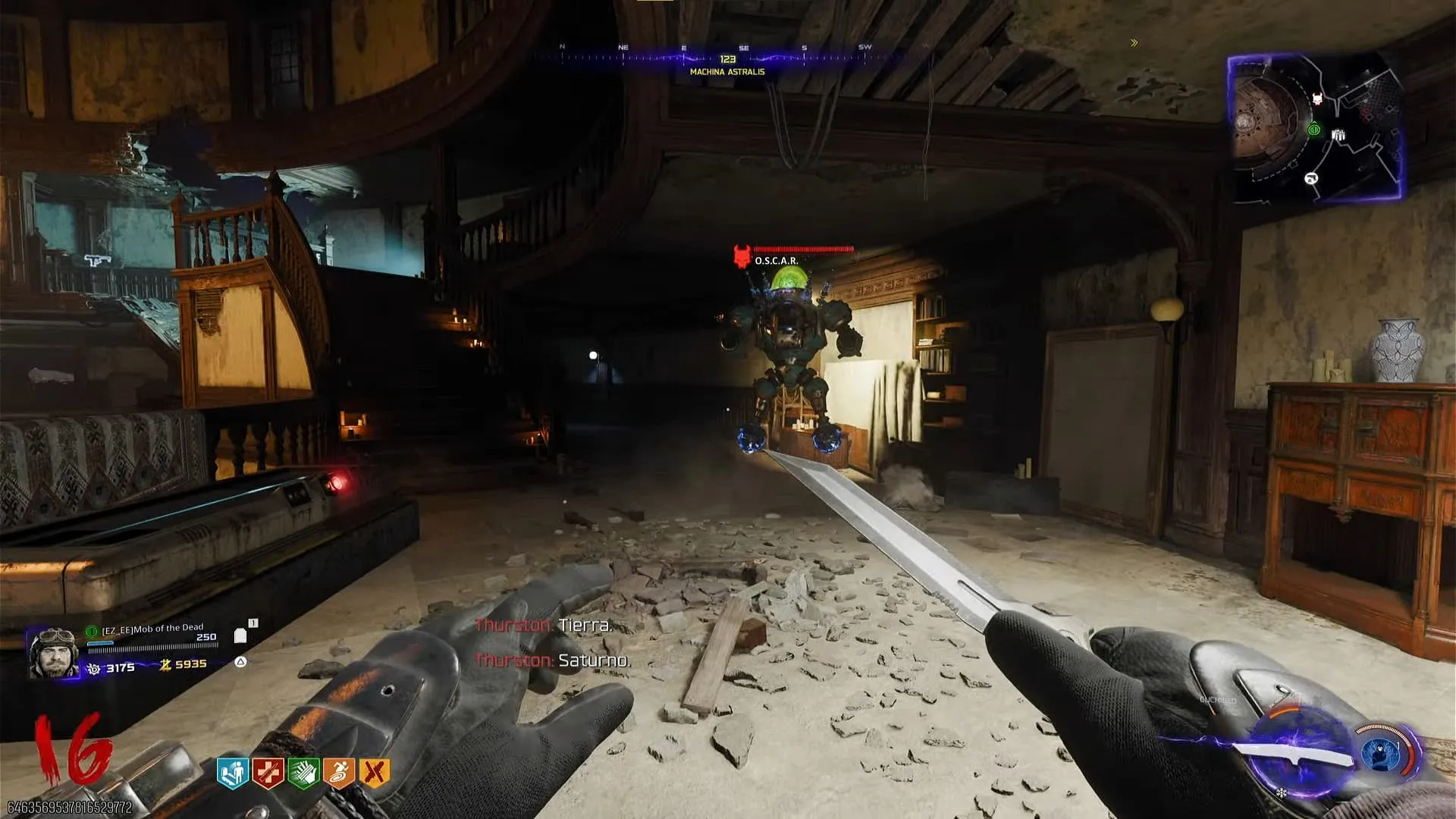Click the red Juggernog cross perk icon
This screenshot has width=1456, height=819.
[x=268, y=773]
